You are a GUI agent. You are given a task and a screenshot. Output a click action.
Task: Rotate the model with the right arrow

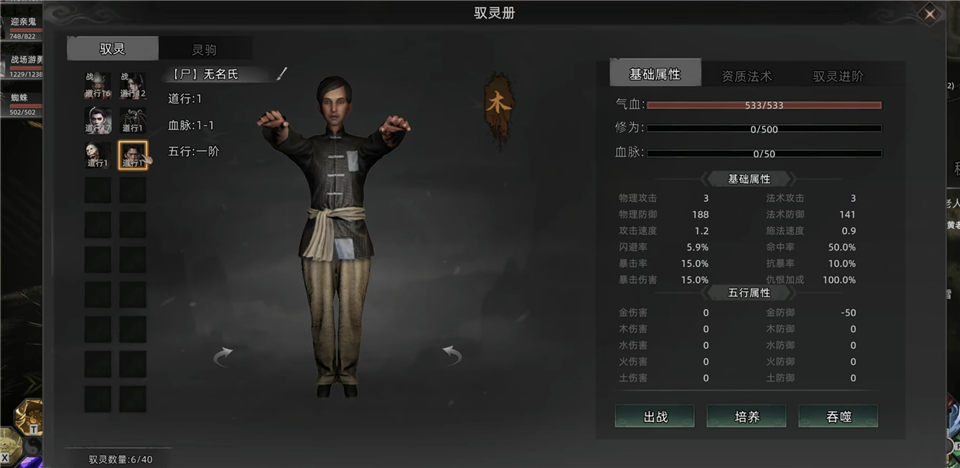452,355
